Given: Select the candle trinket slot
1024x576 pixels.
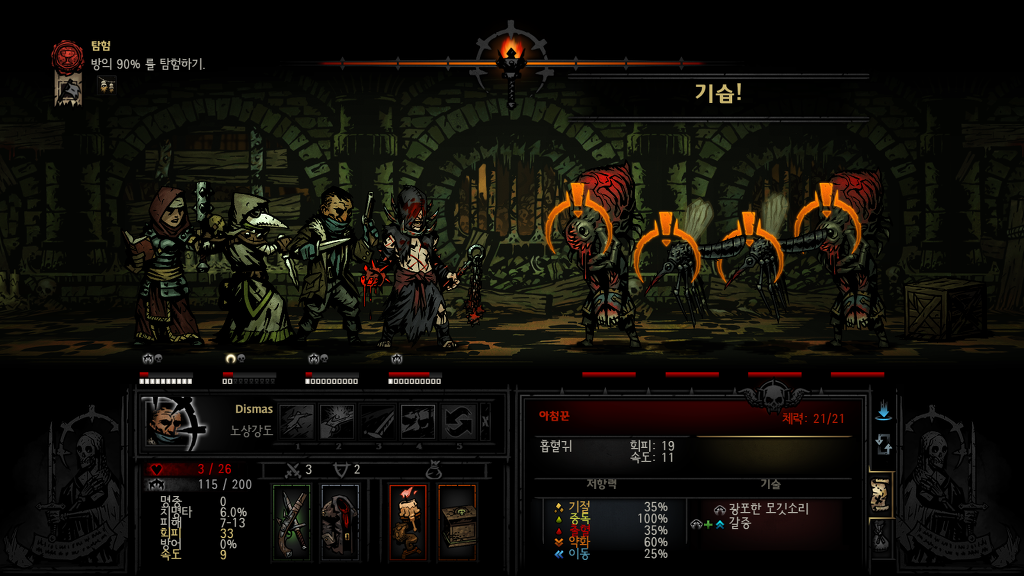Looking at the screenshot, I should 407,521.
